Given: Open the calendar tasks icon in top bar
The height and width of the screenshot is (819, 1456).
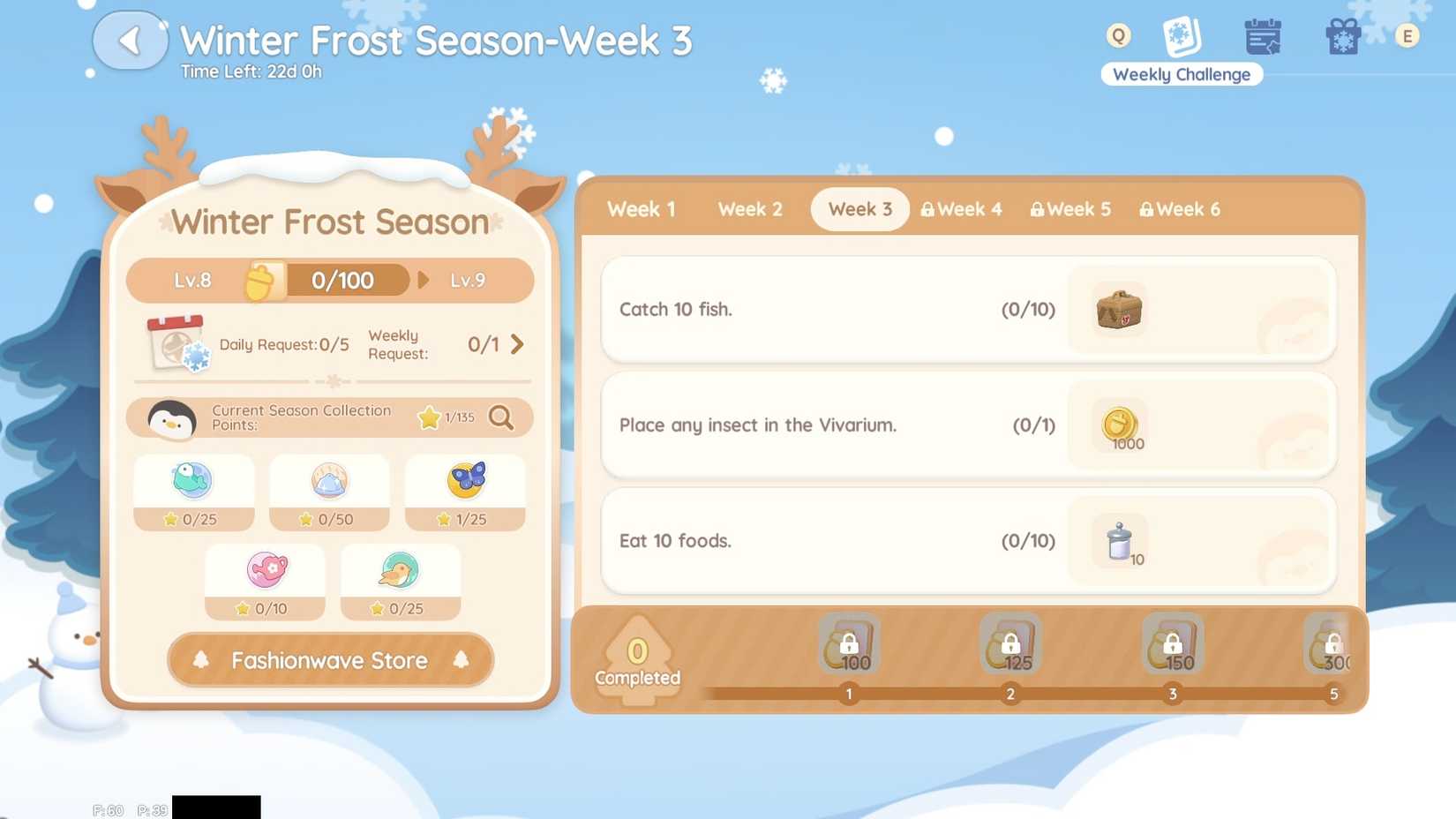Looking at the screenshot, I should point(1262,35).
